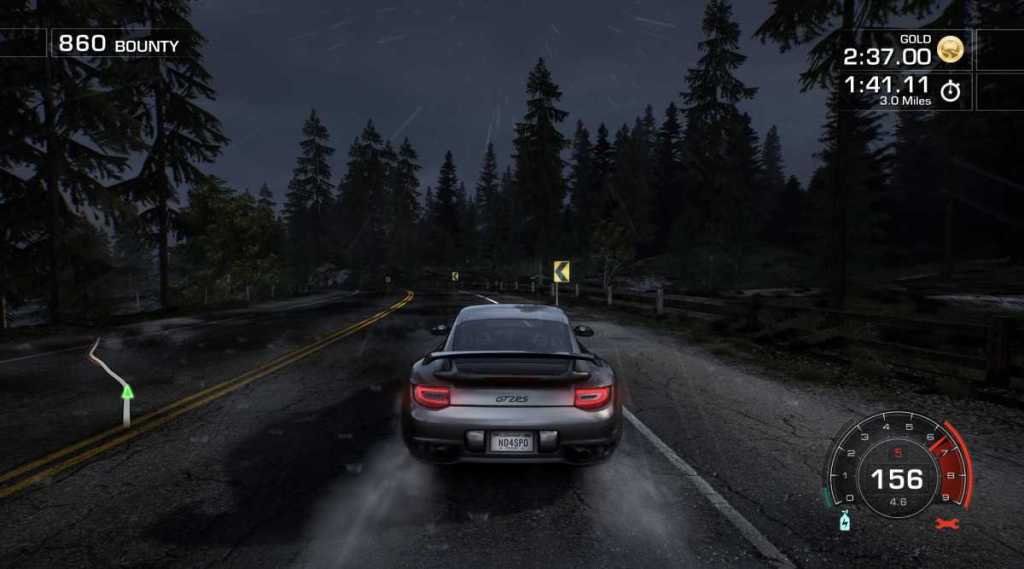
Task: Click the tachometer gauge dial
Action: point(897,465)
